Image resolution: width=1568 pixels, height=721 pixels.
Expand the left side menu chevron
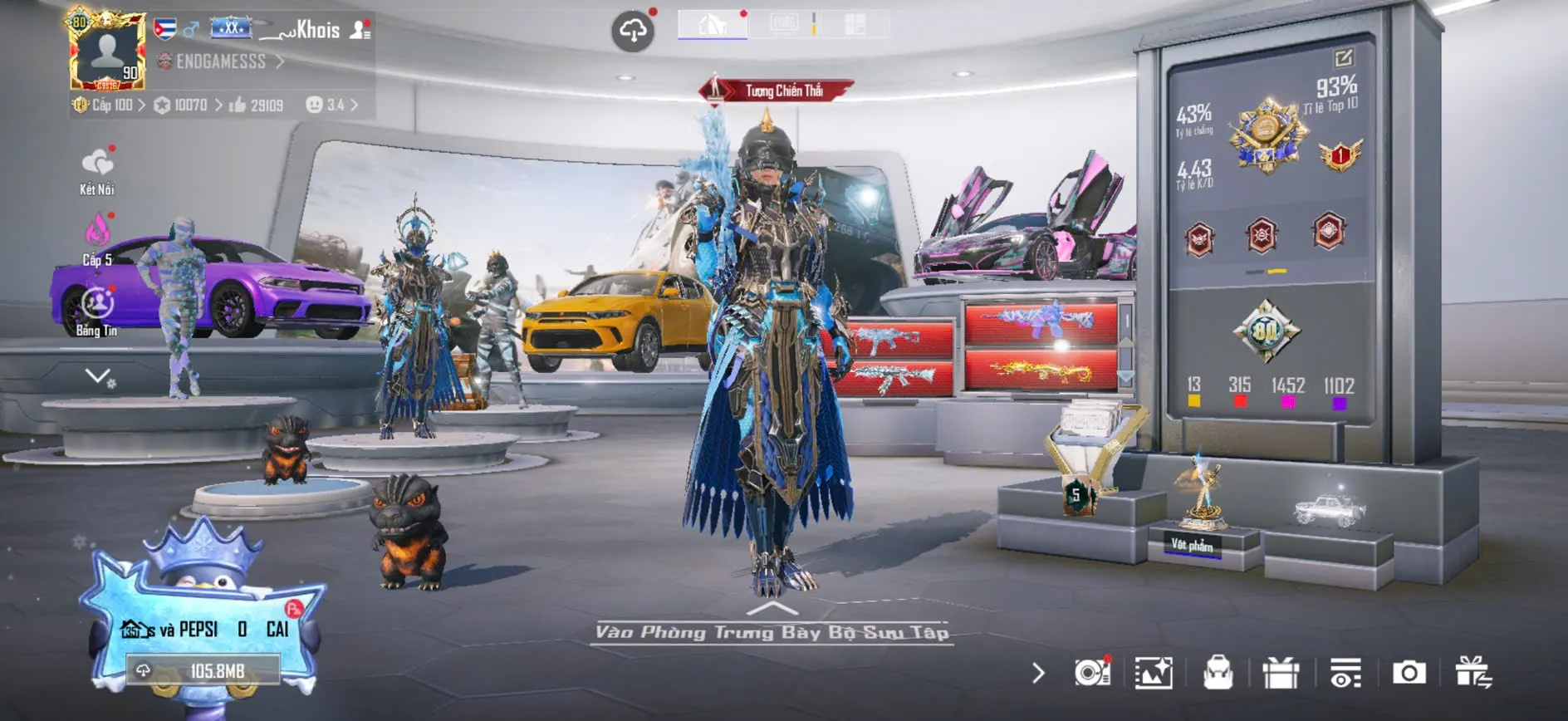[x=98, y=376]
